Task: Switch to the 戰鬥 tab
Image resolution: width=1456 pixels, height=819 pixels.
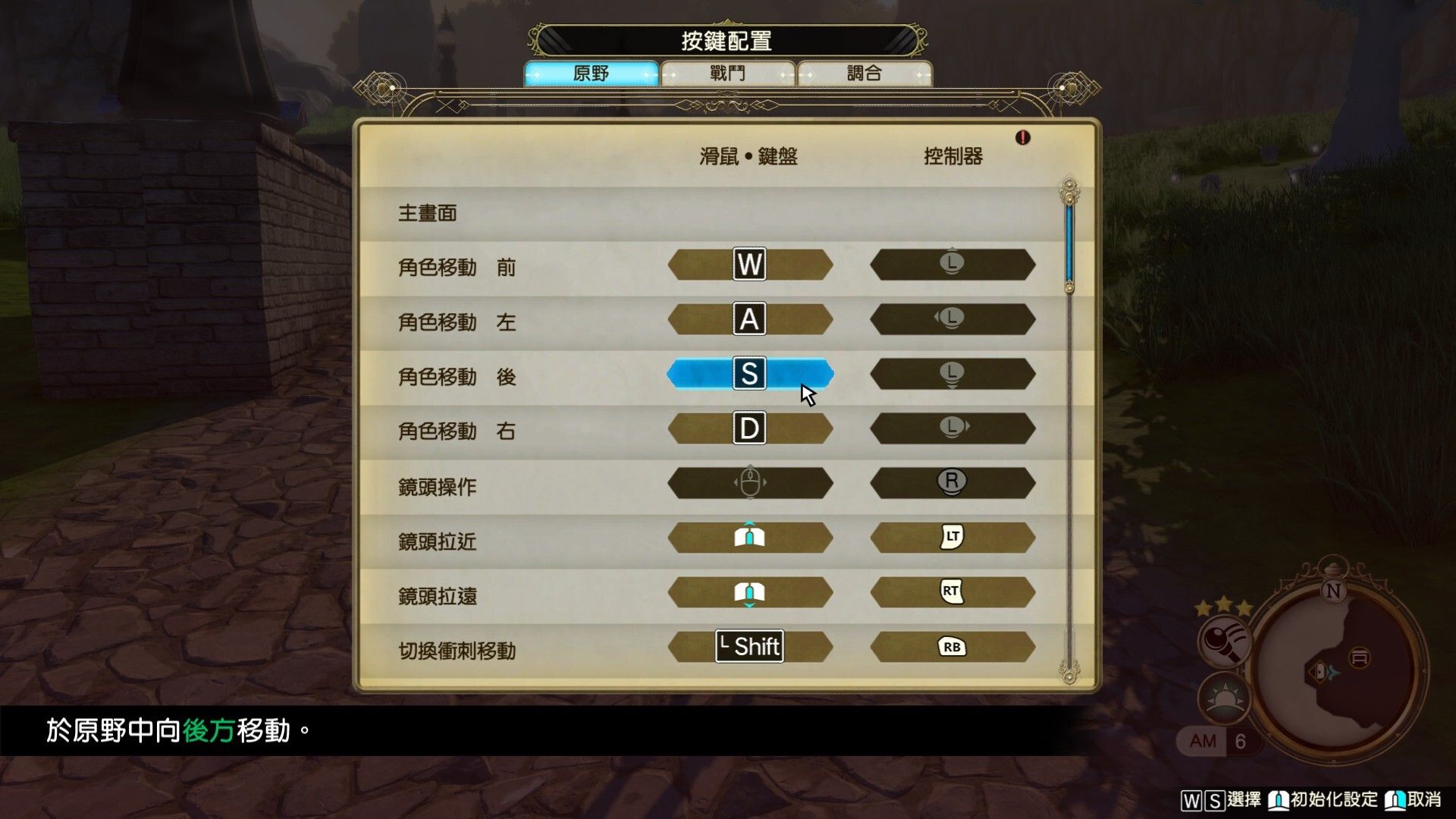Action: click(726, 72)
